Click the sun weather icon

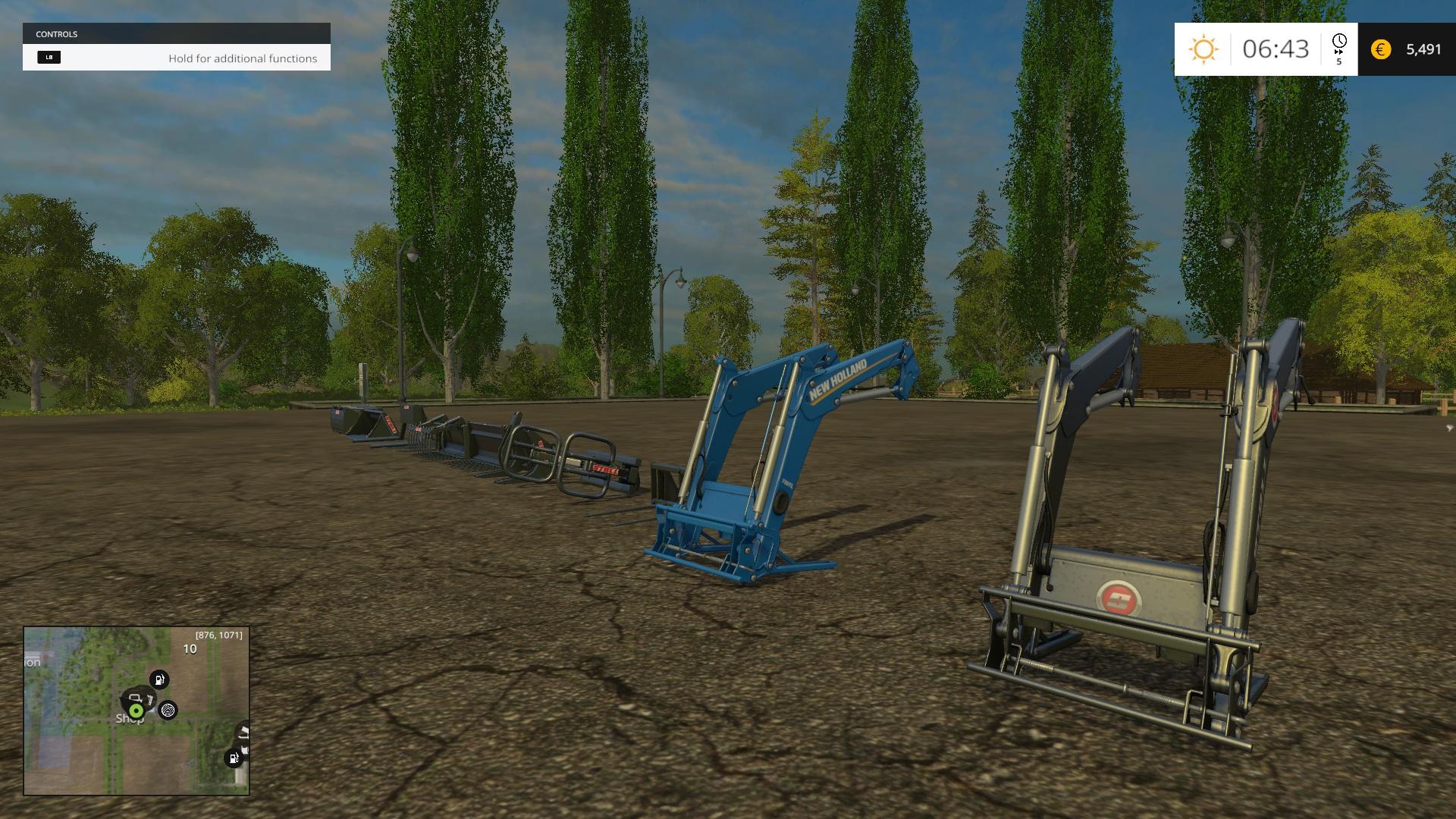point(1203,49)
